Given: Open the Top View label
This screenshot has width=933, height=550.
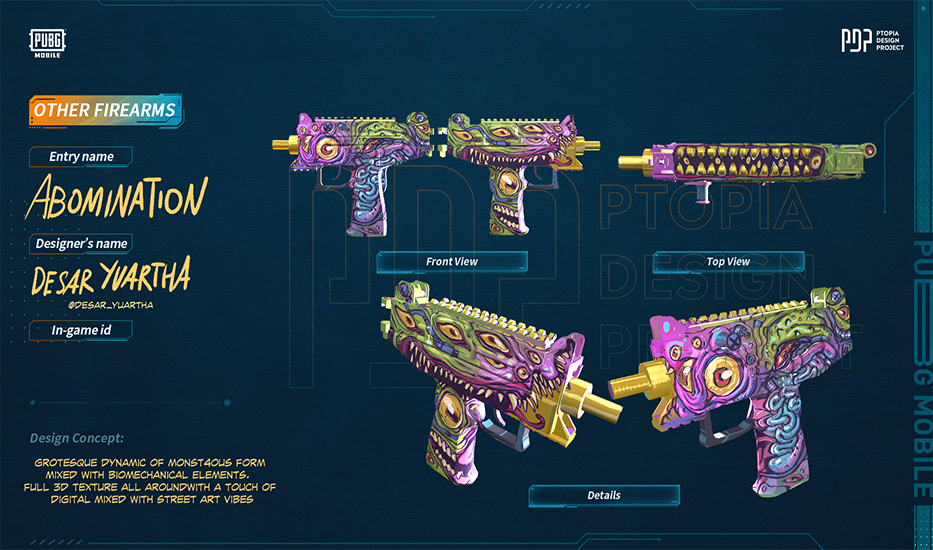Looking at the screenshot, I should tap(728, 262).
